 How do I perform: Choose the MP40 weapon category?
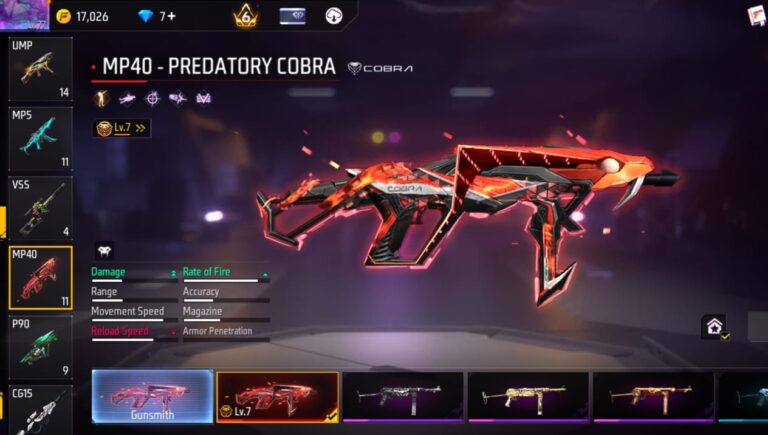[40, 277]
